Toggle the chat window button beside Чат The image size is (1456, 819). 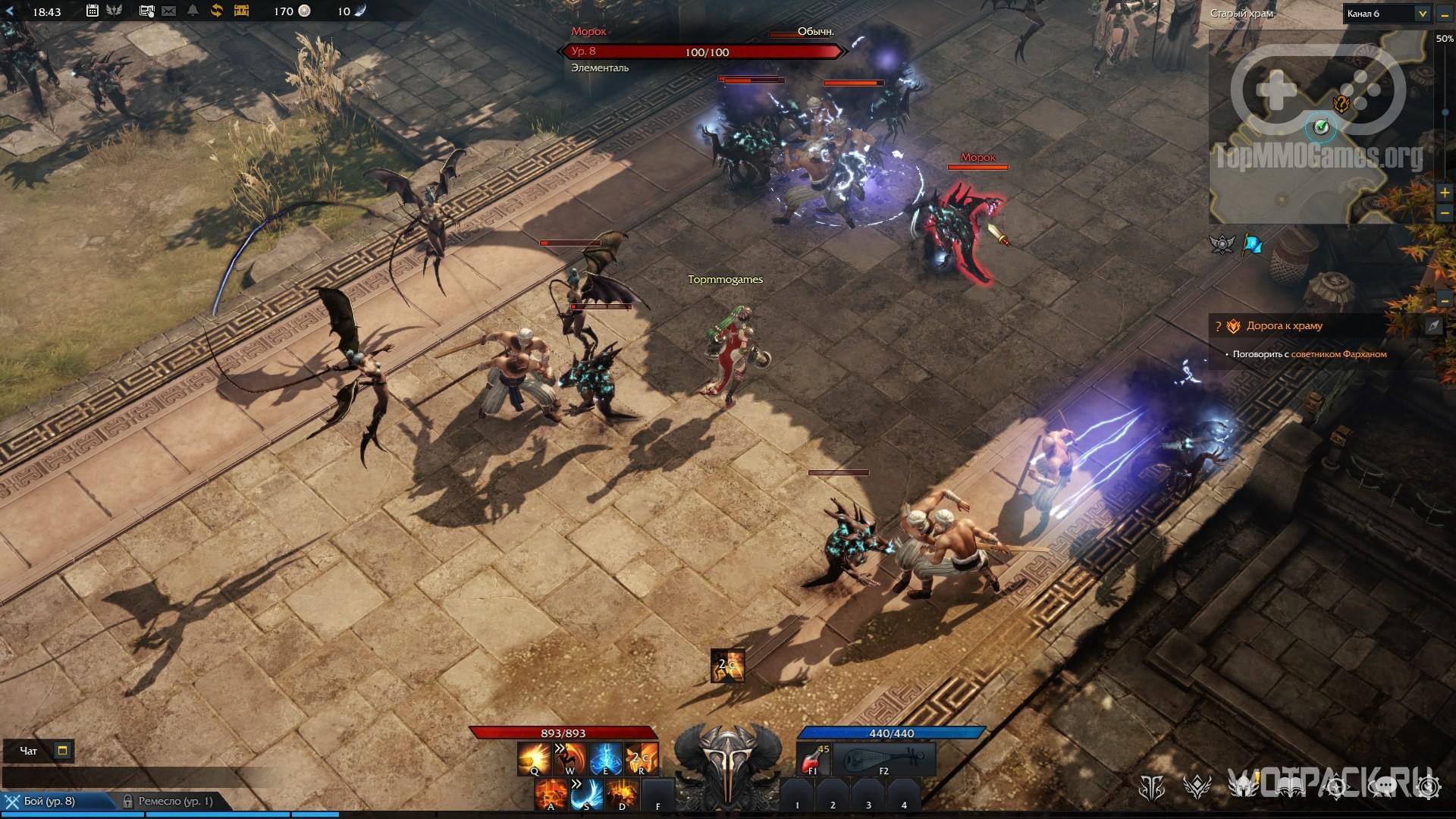63,751
